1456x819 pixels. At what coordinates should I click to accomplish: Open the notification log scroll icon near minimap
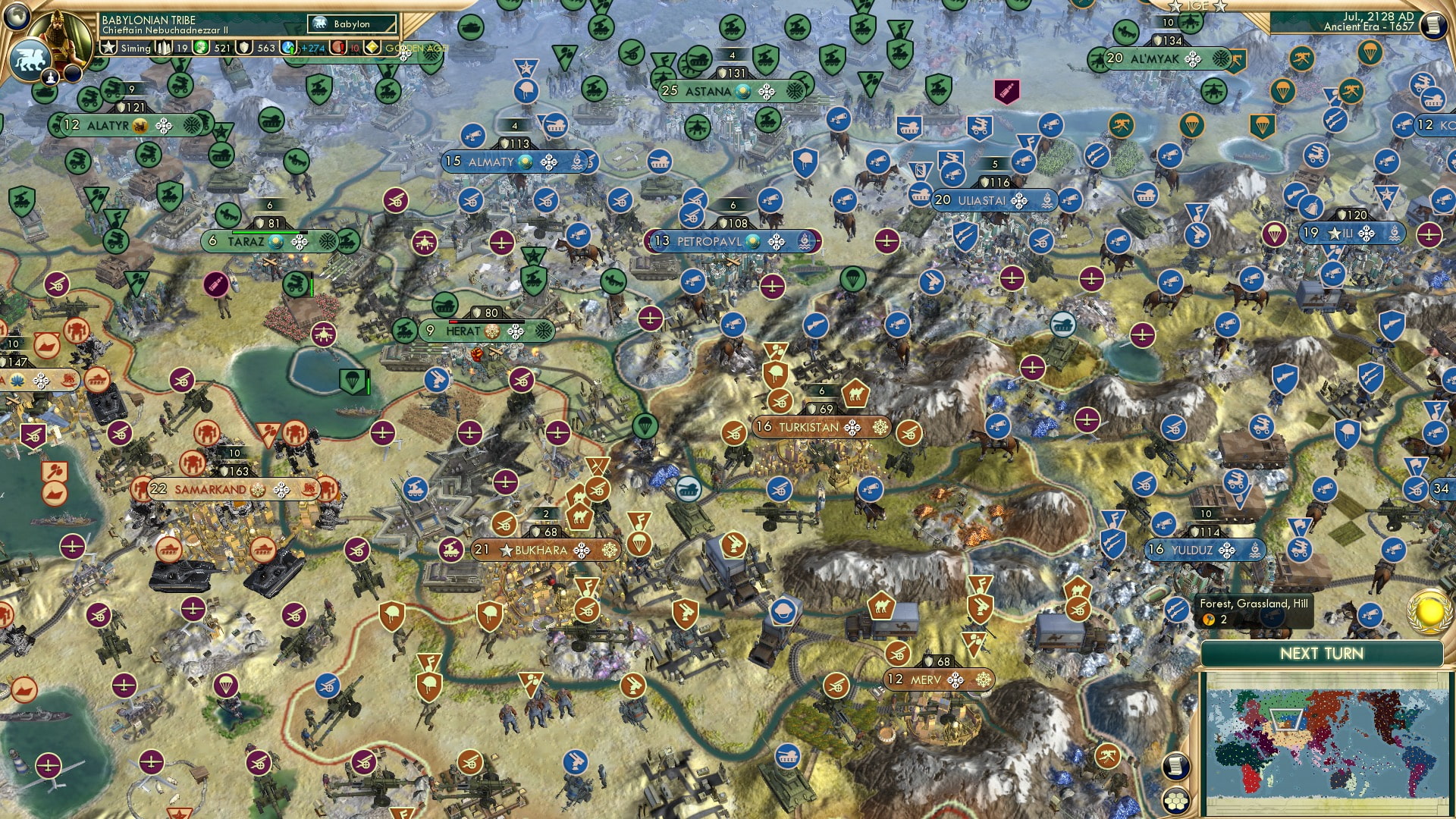click(1177, 767)
